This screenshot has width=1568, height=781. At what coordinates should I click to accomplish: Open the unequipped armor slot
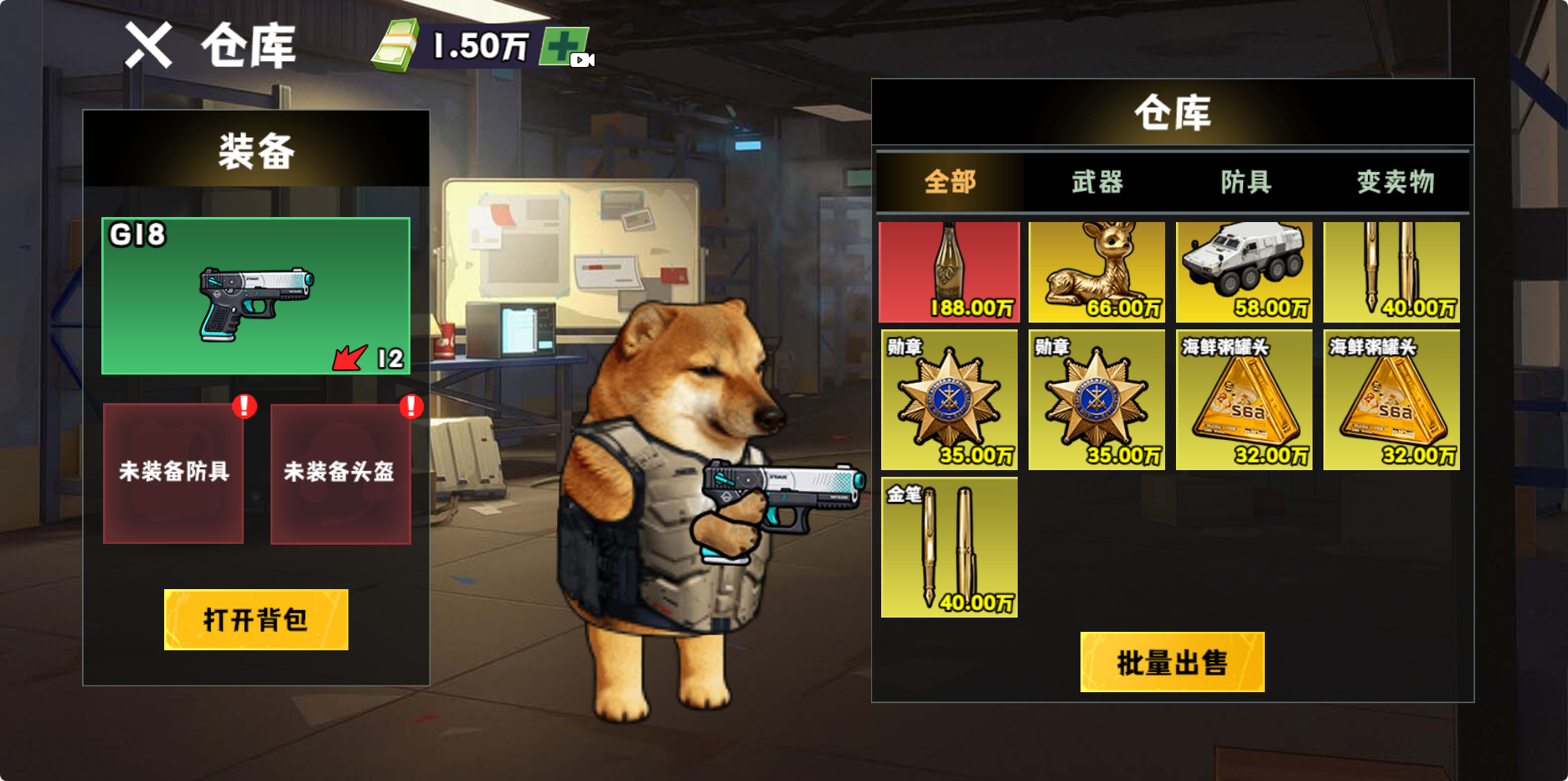[x=173, y=473]
